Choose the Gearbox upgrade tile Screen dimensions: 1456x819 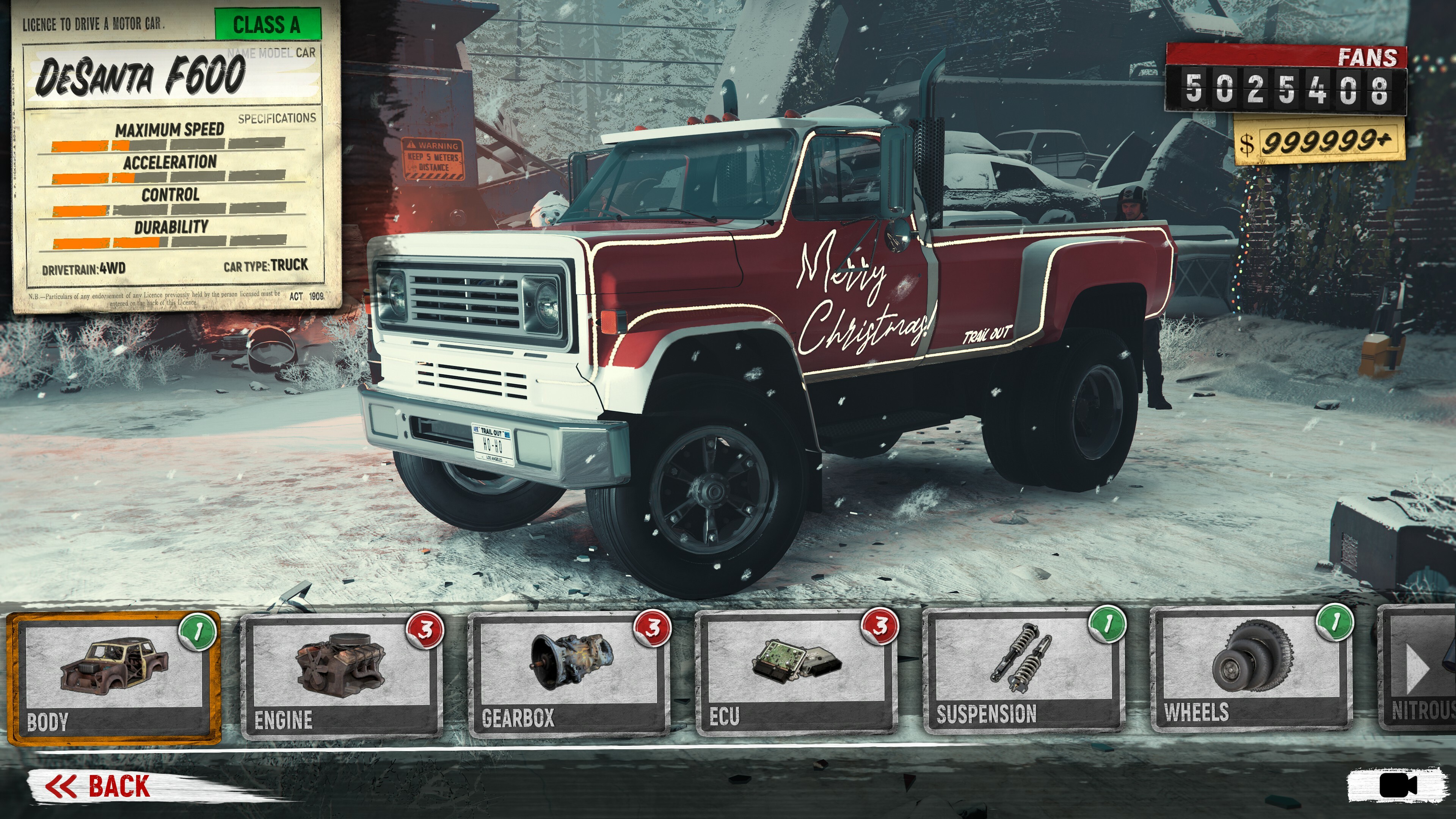(569, 674)
